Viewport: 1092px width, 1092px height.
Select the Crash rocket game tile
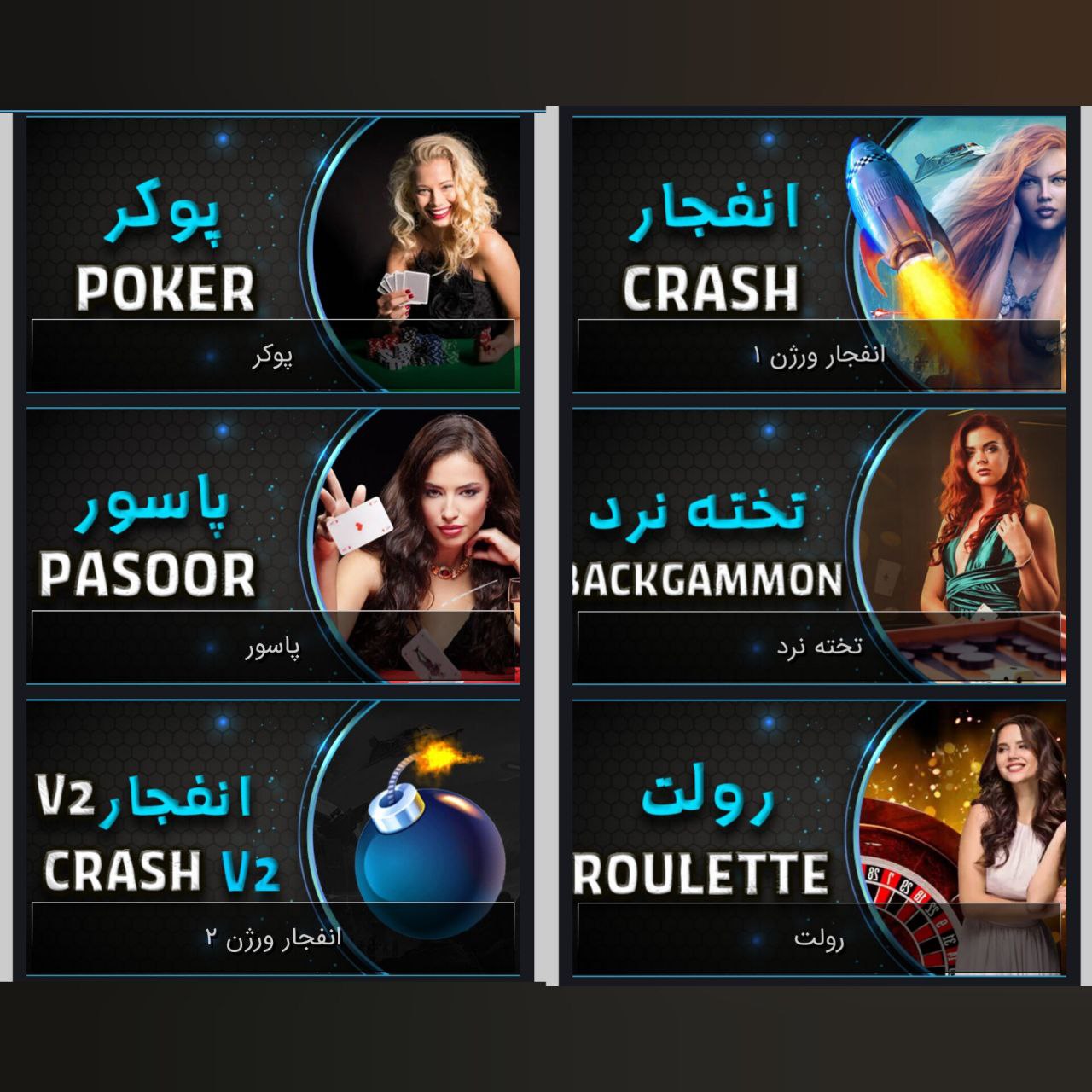[x=819, y=254]
